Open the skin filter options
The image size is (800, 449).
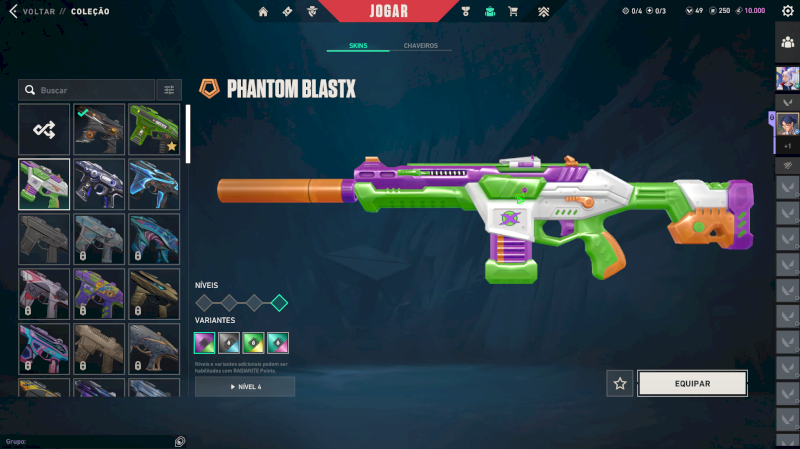pyautogui.click(x=168, y=90)
